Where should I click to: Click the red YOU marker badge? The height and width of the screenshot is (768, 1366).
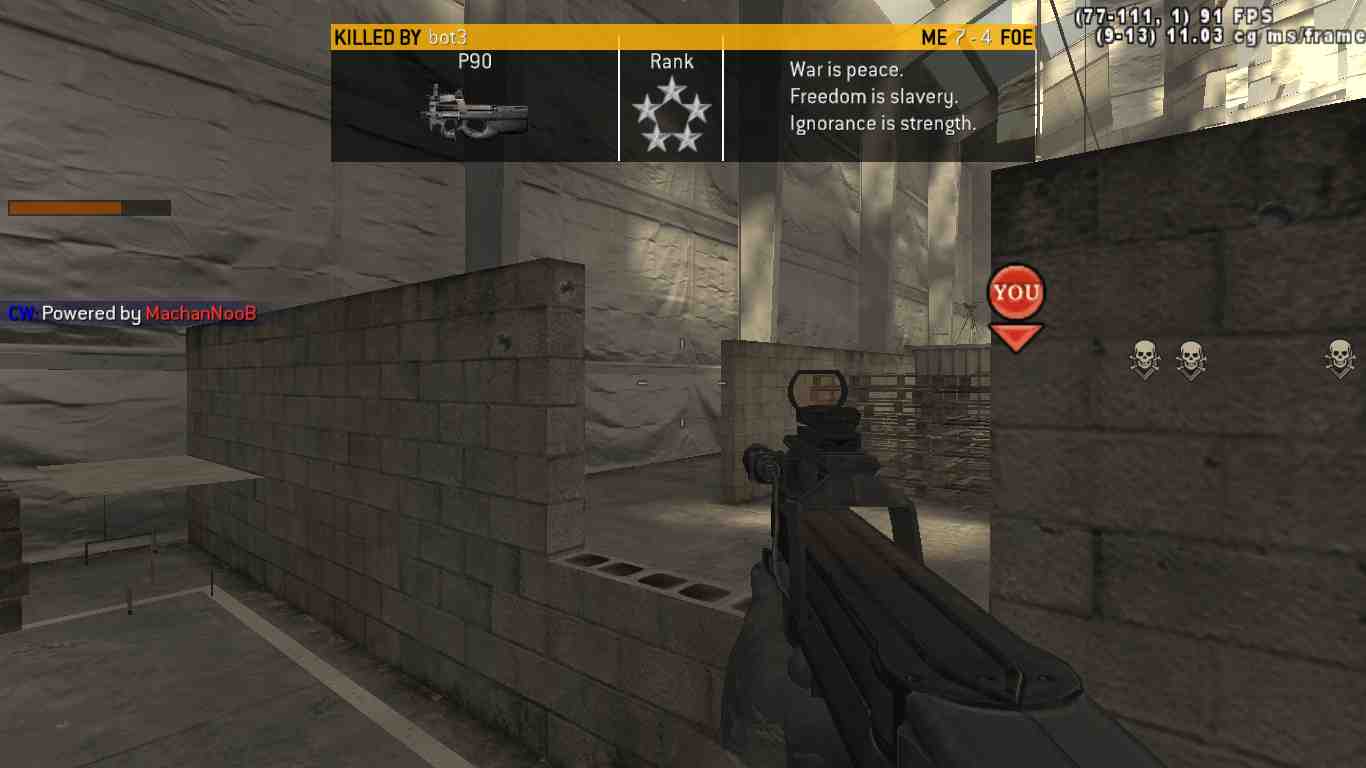tap(1016, 293)
